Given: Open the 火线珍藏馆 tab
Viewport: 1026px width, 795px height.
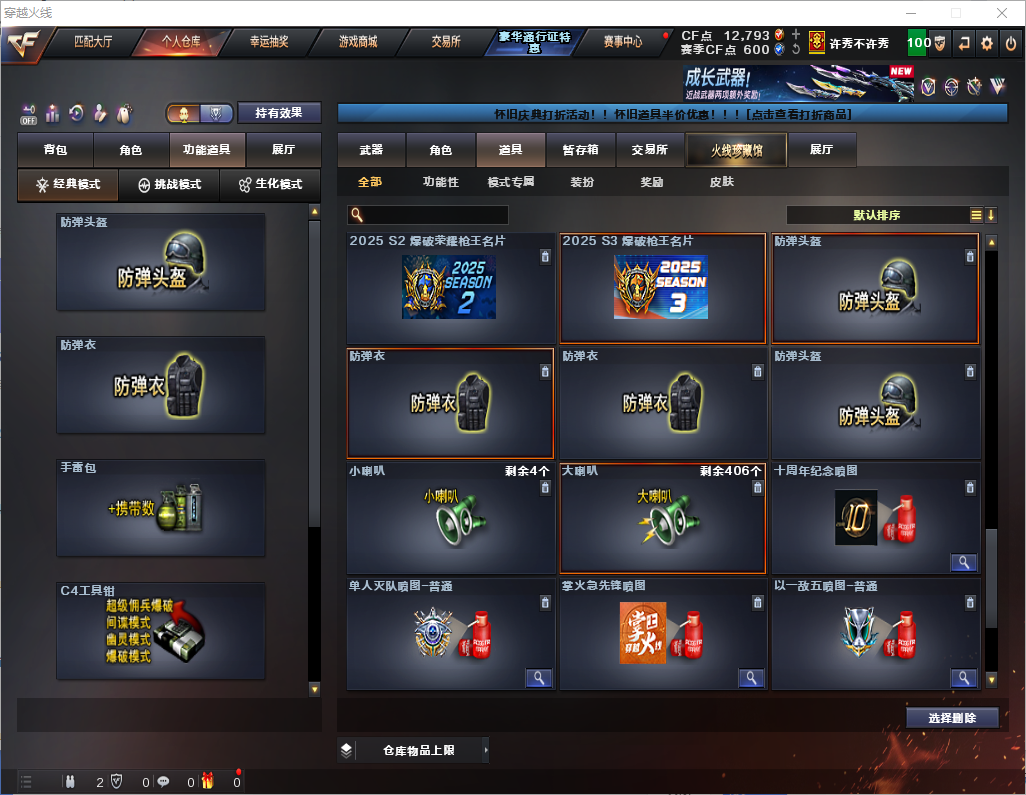Looking at the screenshot, I should [x=735, y=150].
